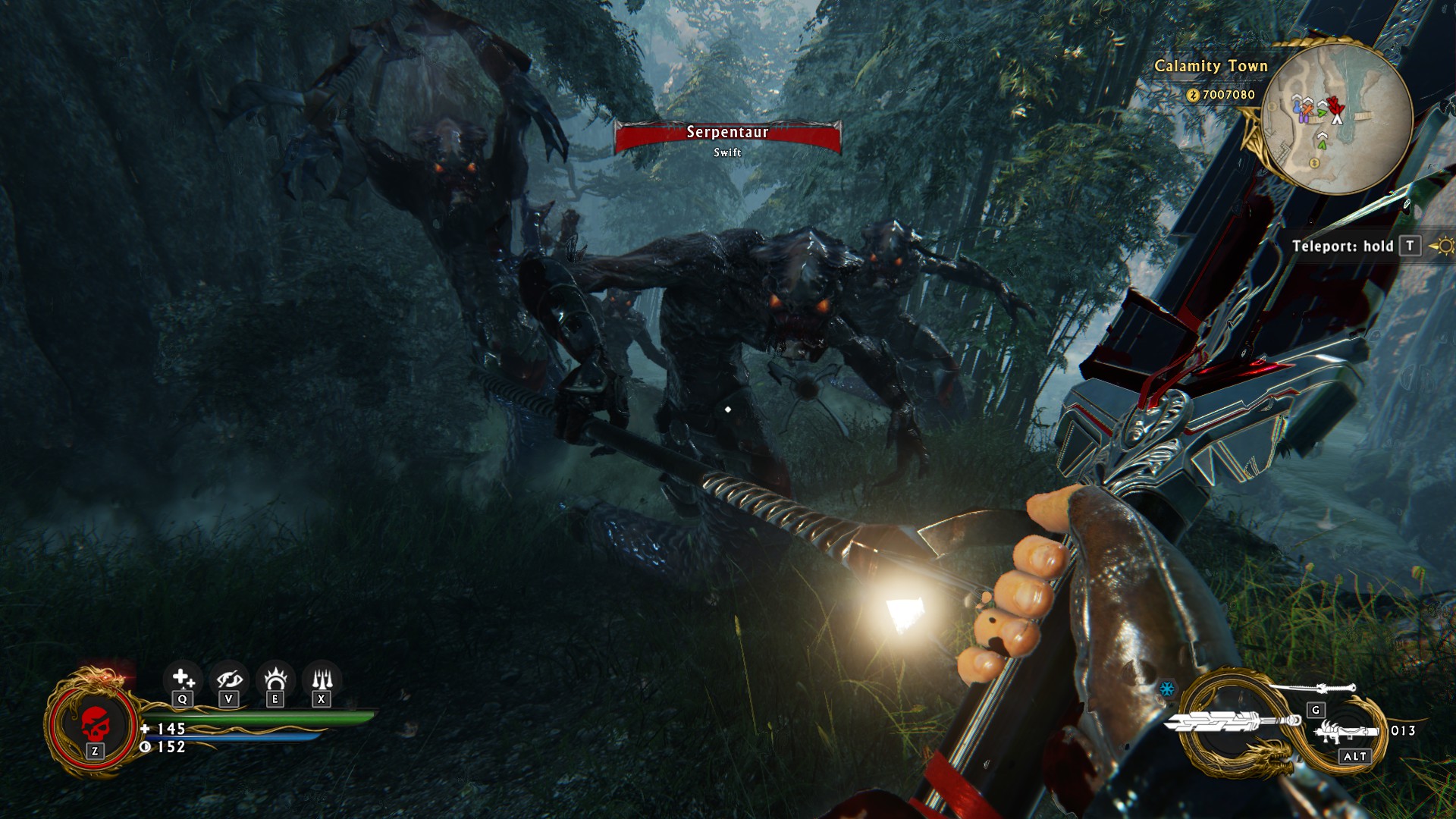Switch to the rocket launcher weapon
Image resolution: width=1456 pixels, height=819 pixels.
(x=1345, y=732)
